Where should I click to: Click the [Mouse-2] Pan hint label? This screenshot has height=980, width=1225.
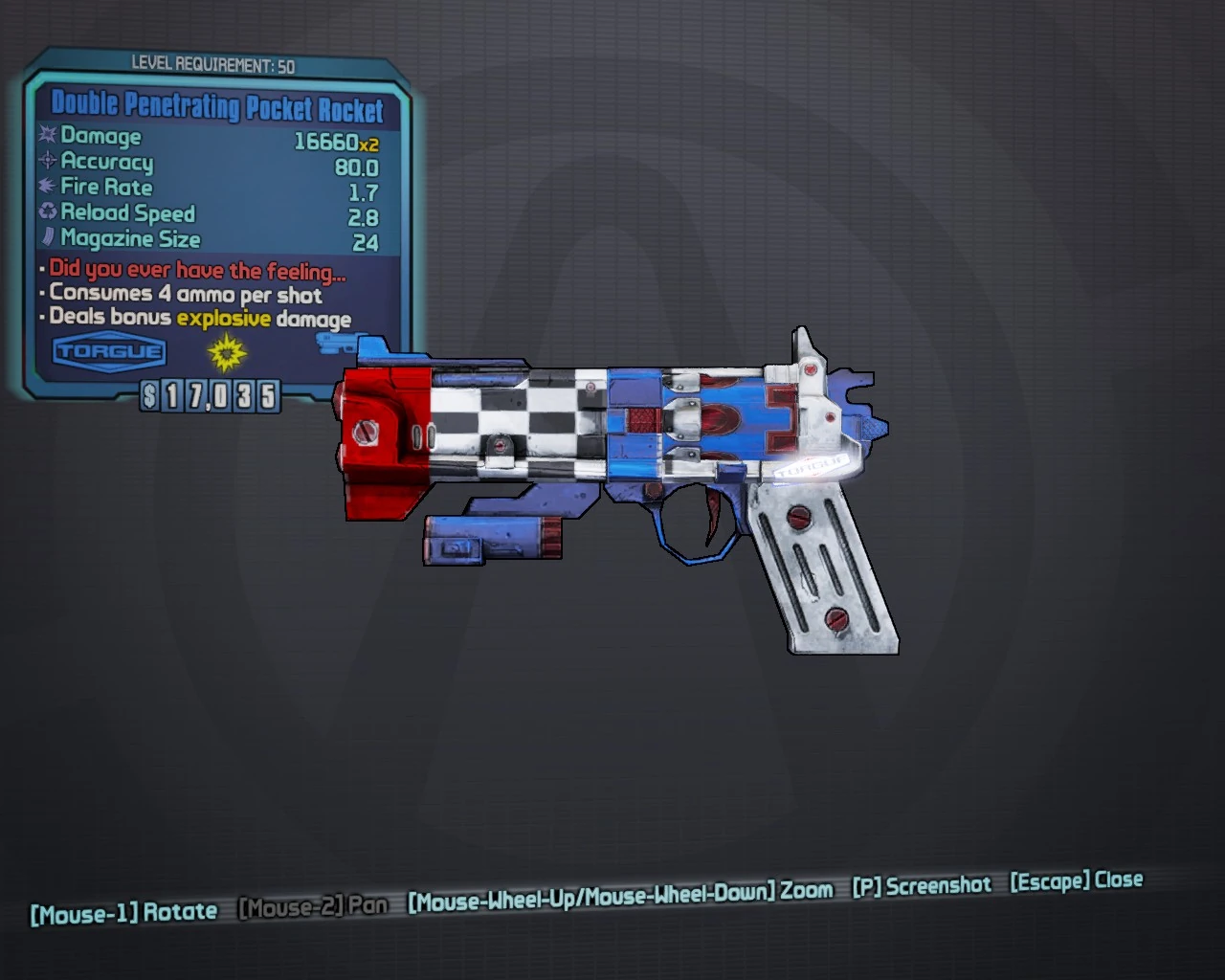tap(312, 905)
